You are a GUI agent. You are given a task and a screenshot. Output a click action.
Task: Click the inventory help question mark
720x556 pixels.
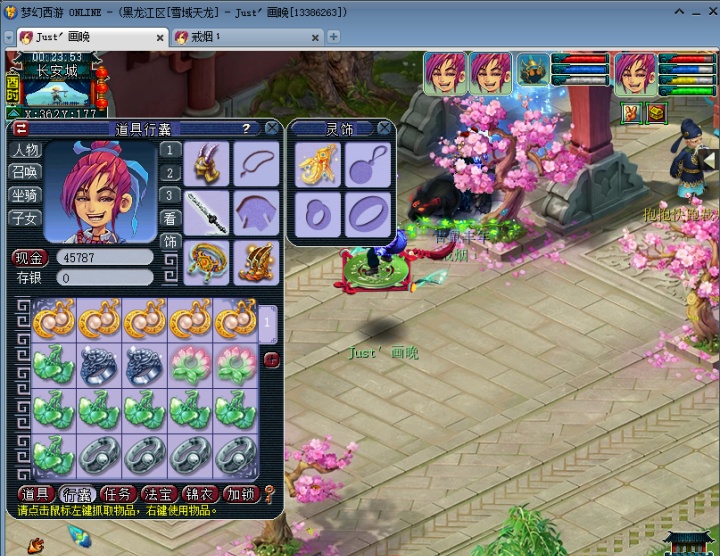coord(245,129)
